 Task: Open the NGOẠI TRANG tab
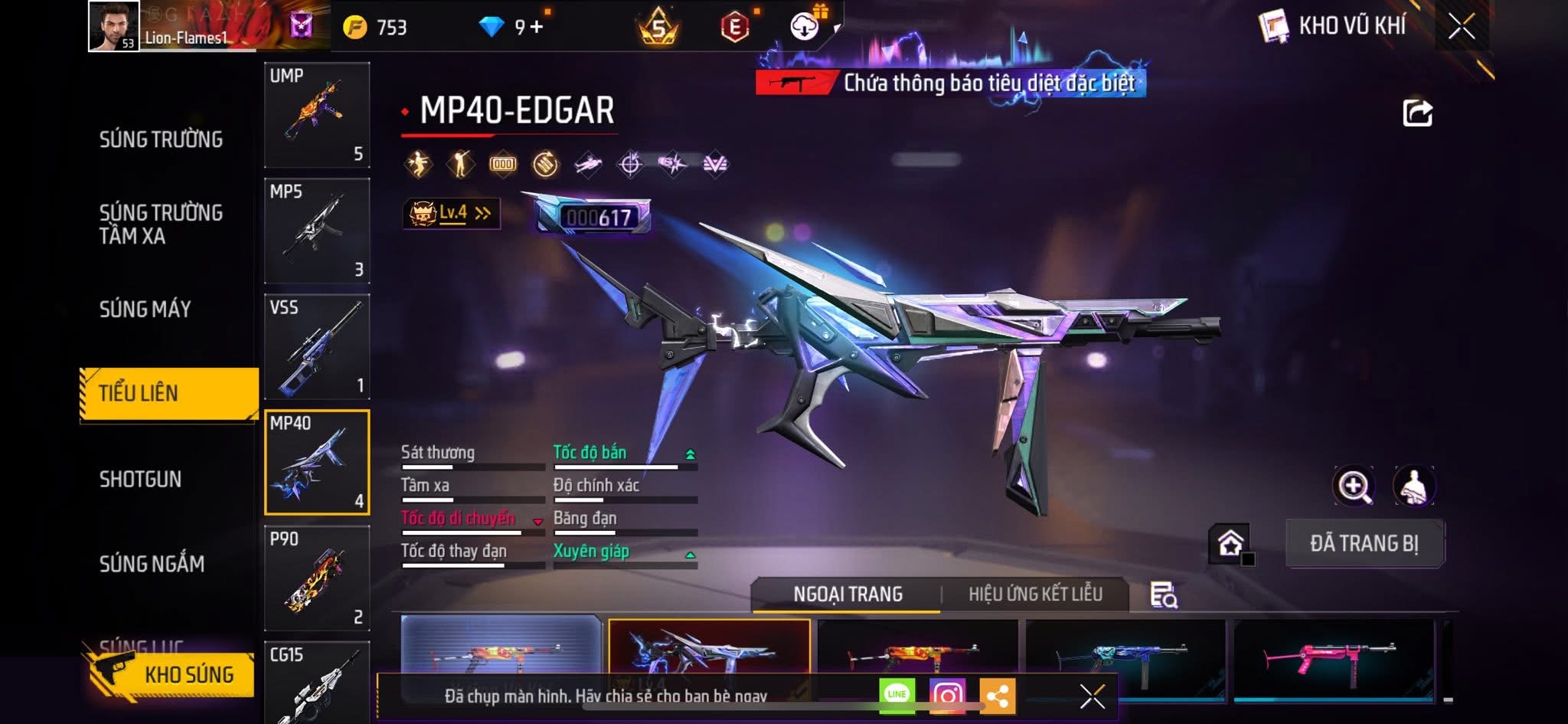[848, 594]
